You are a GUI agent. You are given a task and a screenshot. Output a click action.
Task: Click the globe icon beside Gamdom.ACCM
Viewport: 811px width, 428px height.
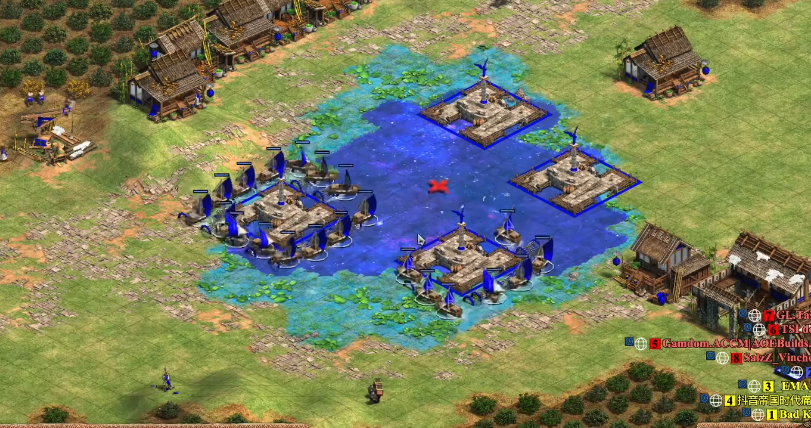click(641, 344)
